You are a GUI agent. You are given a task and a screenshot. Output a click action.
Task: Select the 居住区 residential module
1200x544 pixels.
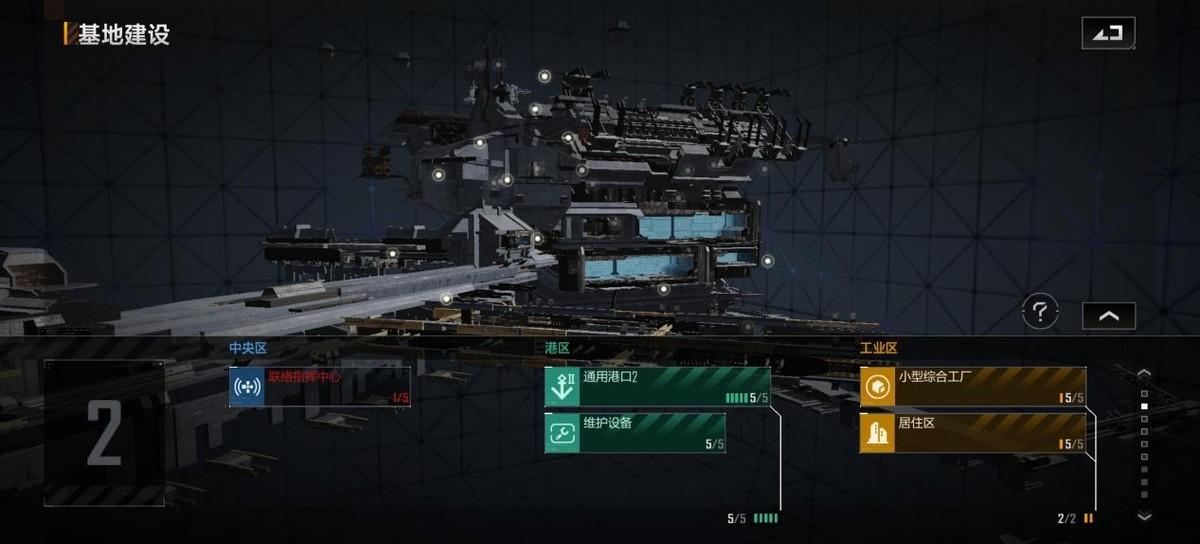973,433
